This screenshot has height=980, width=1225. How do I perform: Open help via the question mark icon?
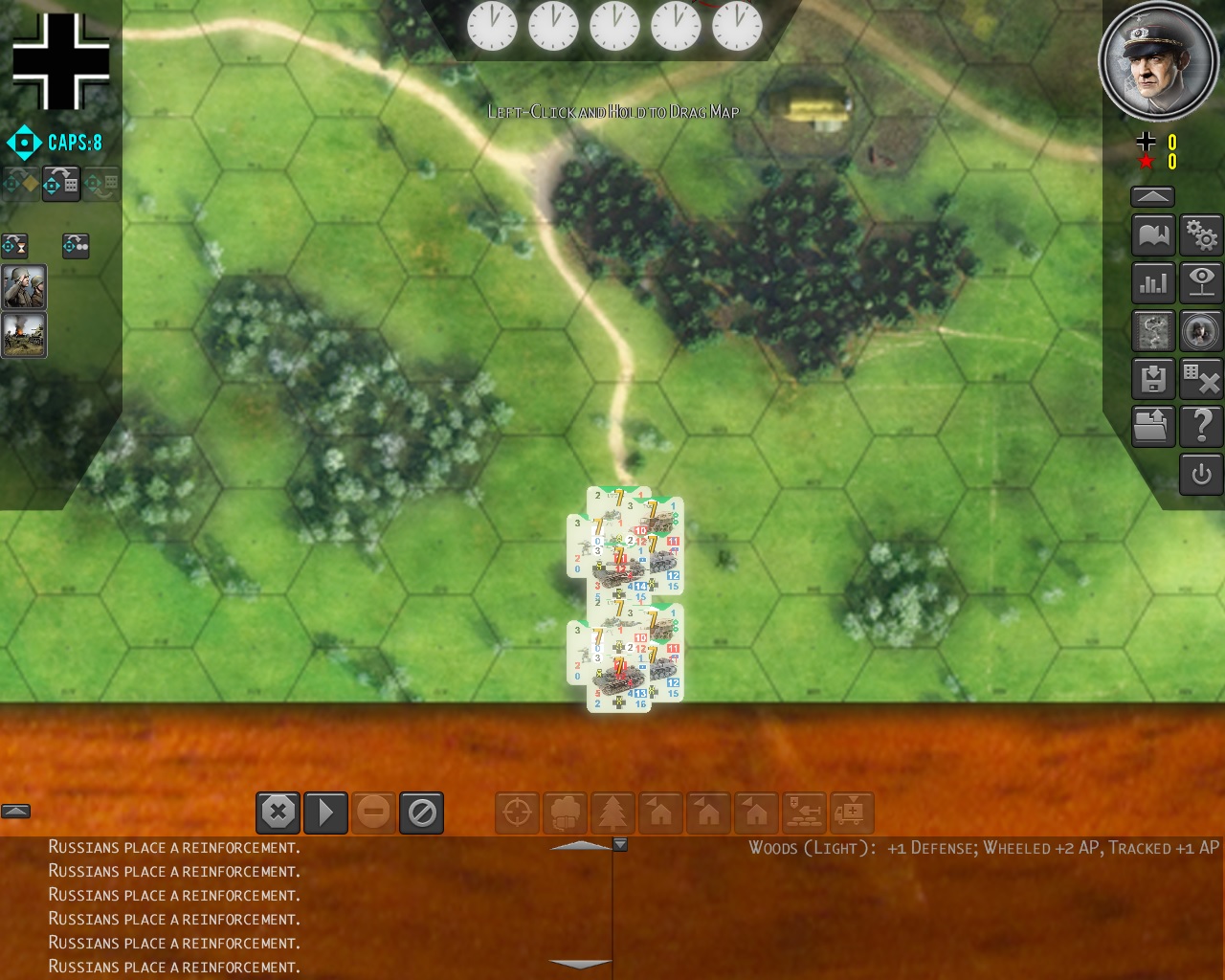pos(1201,426)
